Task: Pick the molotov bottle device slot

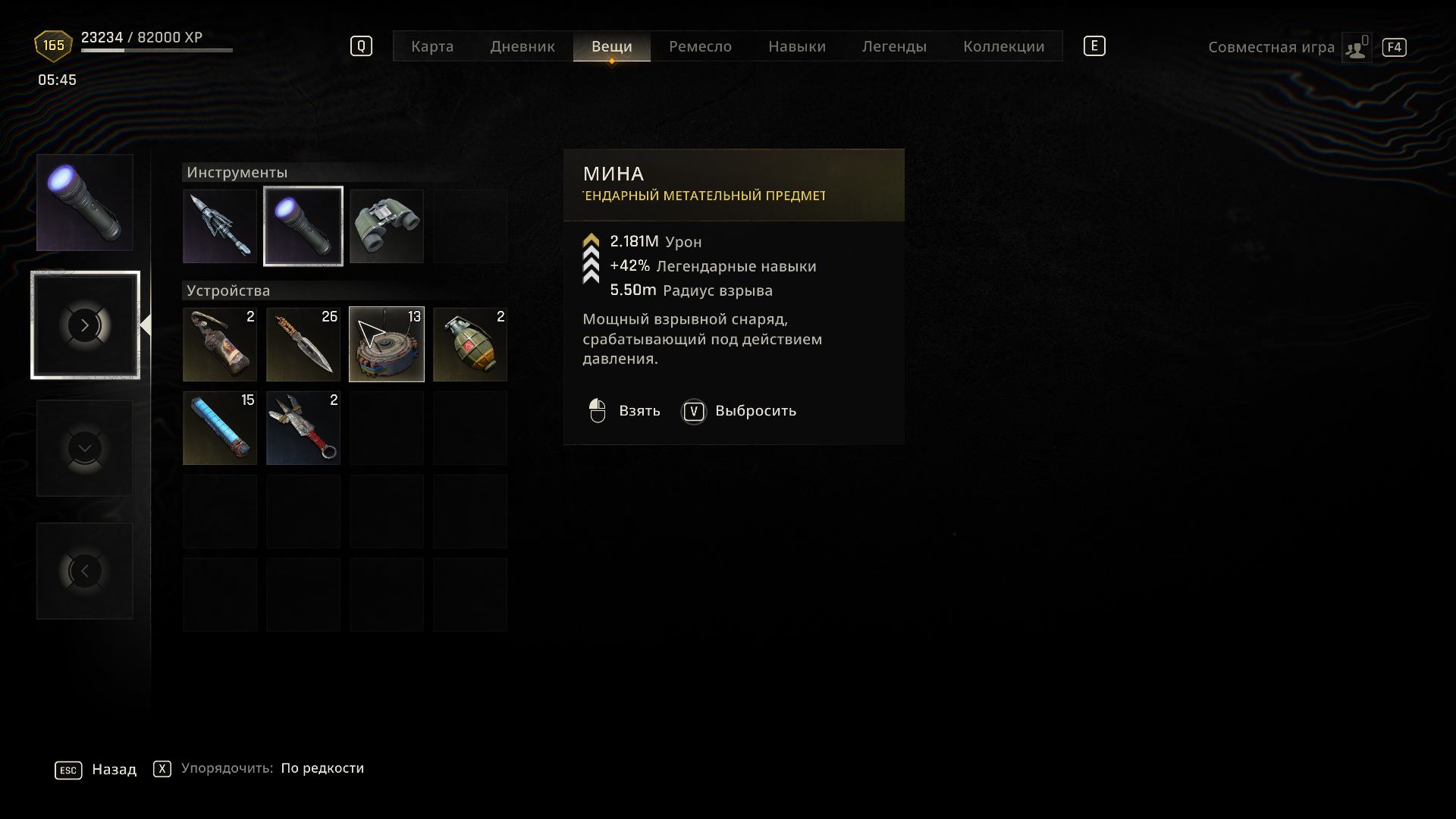Action: tap(220, 344)
